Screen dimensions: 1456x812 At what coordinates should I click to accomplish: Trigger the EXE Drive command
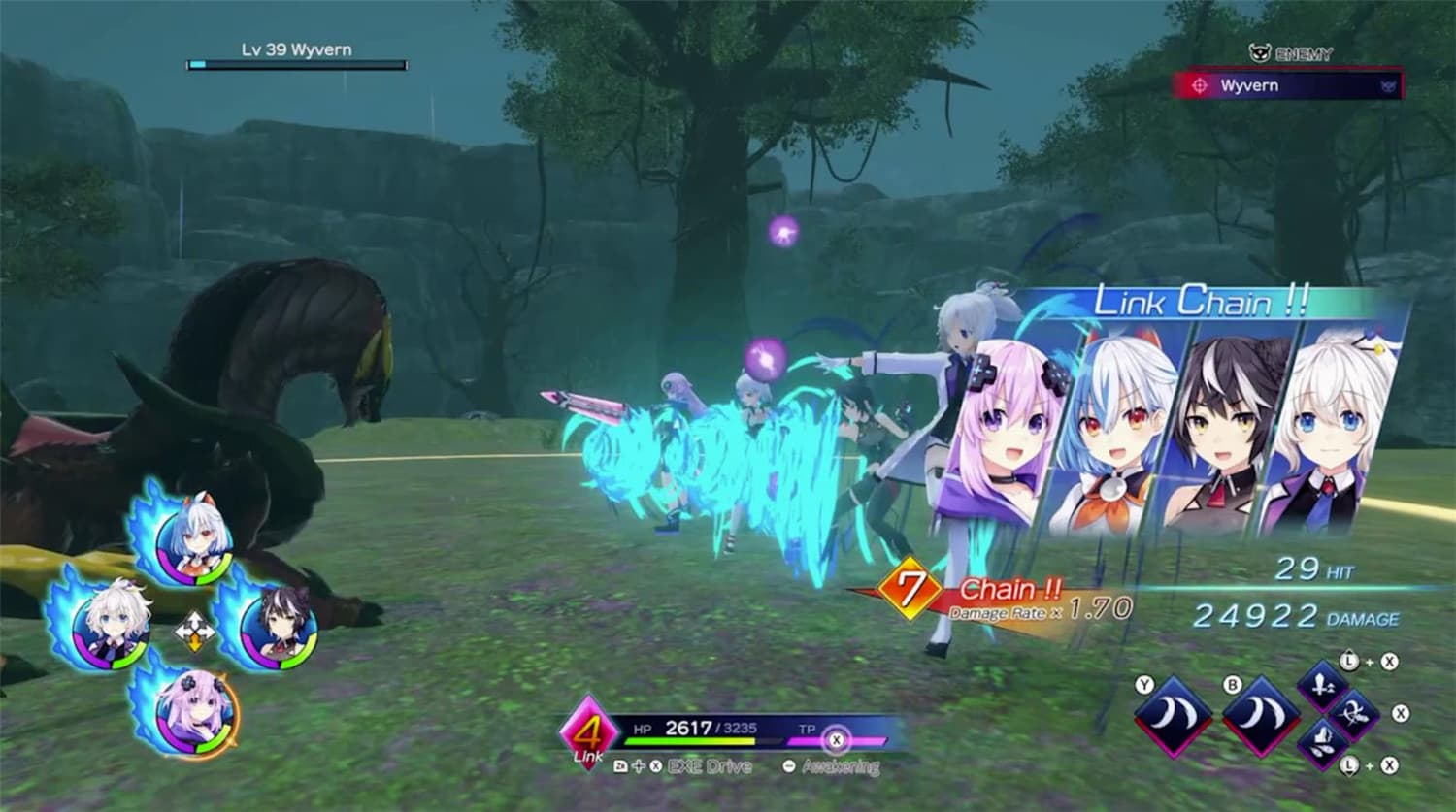tap(709, 766)
